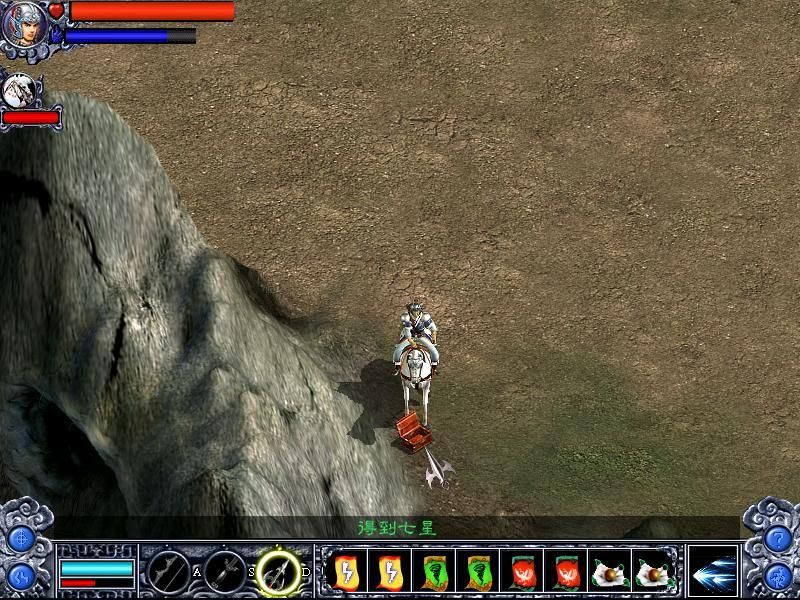Click the blue running figure button

click(x=779, y=578)
